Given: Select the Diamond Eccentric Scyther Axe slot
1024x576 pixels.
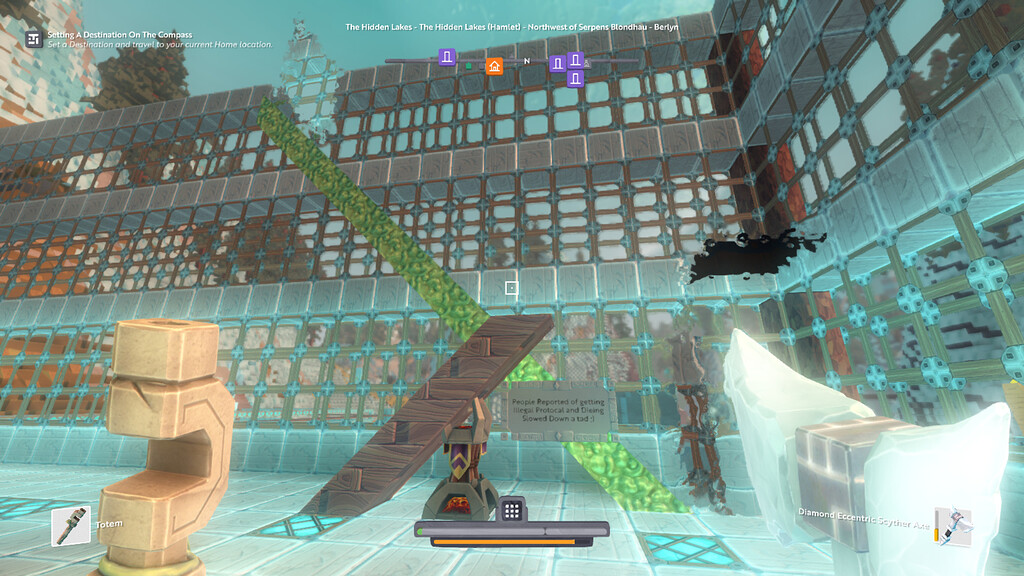Looking at the screenshot, I should coord(953,526).
